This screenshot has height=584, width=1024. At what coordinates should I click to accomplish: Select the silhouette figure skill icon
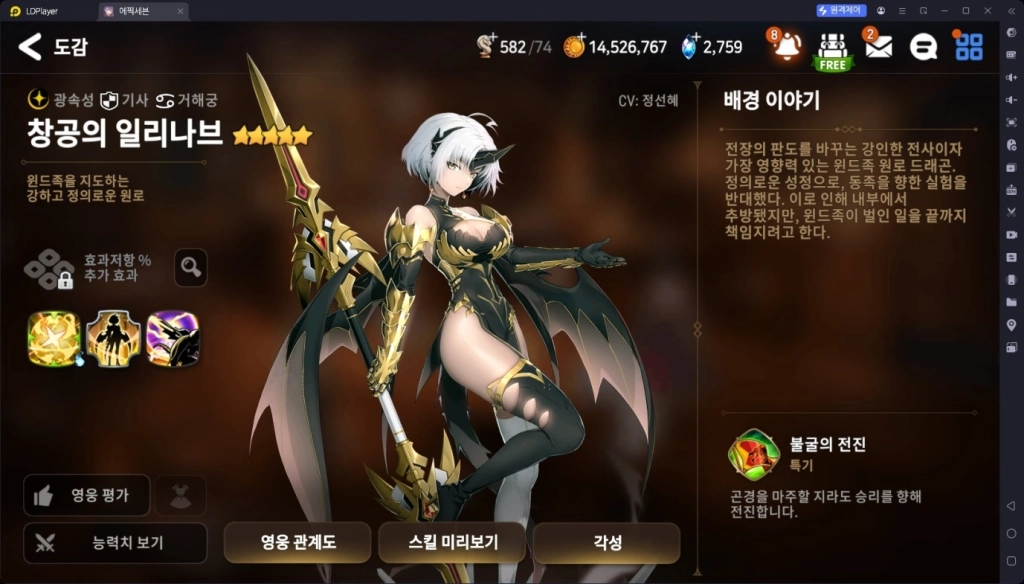click(113, 338)
